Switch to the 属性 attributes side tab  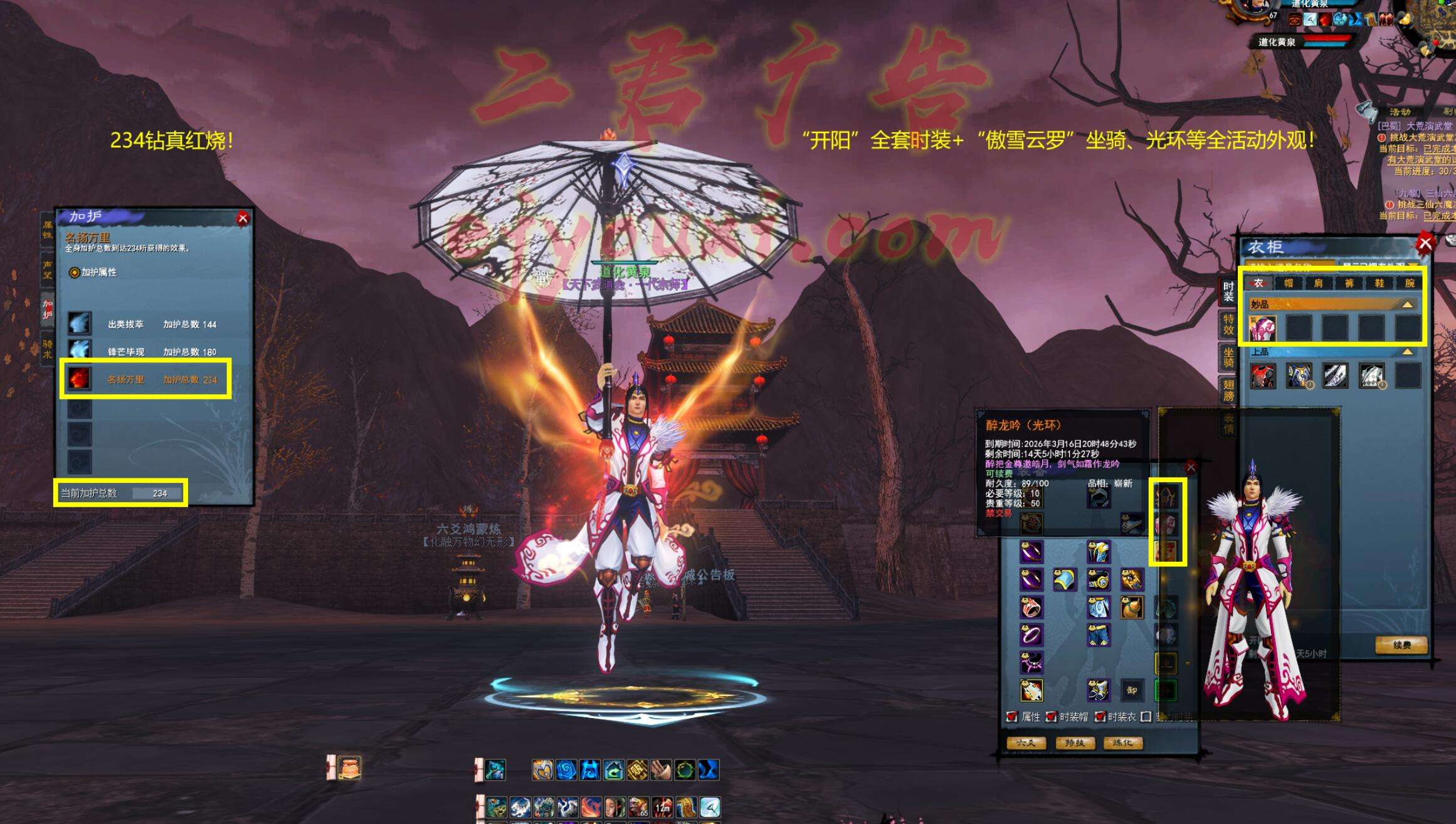tap(48, 230)
